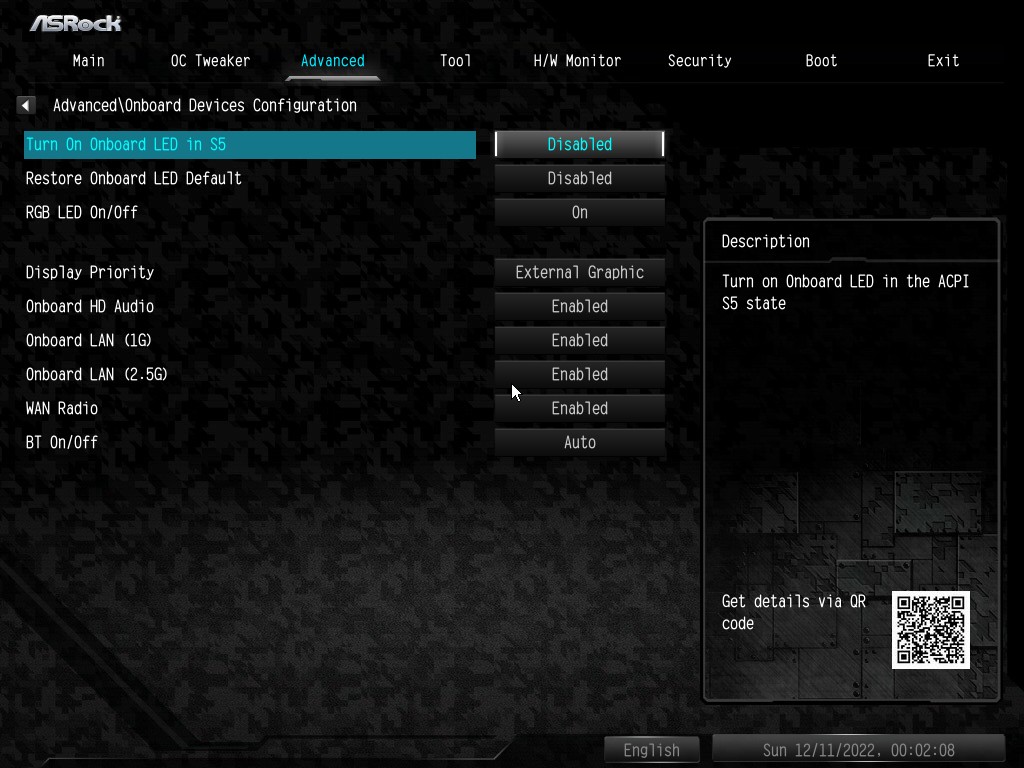
Task: Change Display Priority from External Graphic
Action: [580, 272]
